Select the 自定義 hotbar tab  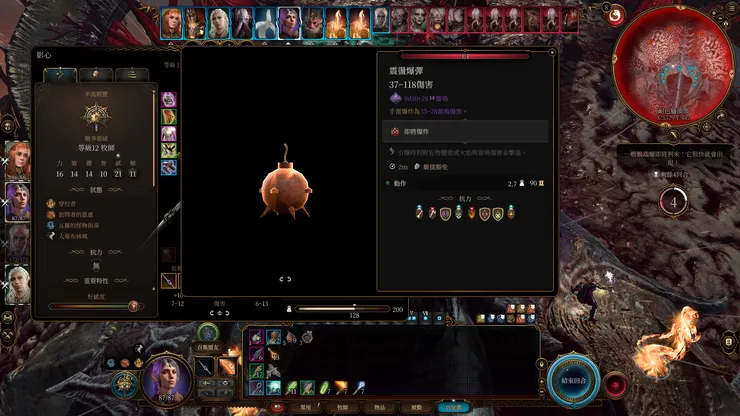coord(454,408)
